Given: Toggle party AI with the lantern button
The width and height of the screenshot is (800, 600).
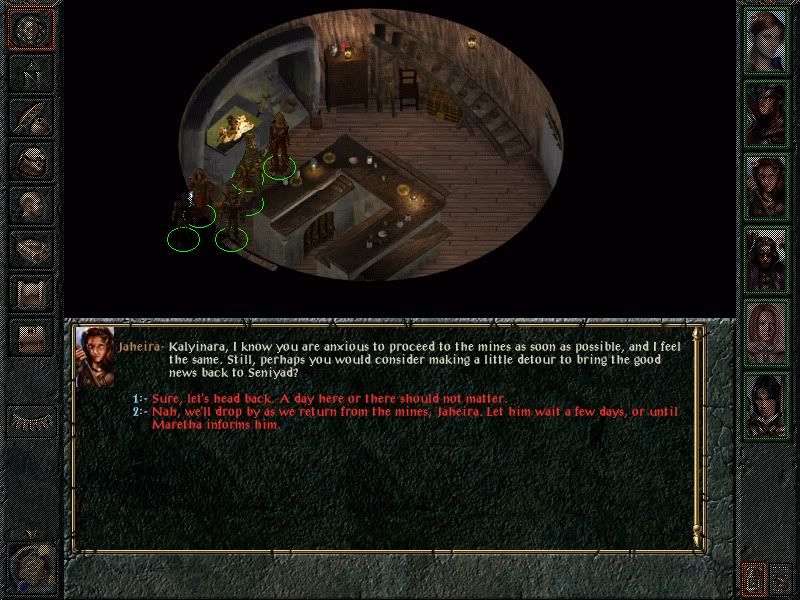Looking at the screenshot, I should (x=753, y=577).
